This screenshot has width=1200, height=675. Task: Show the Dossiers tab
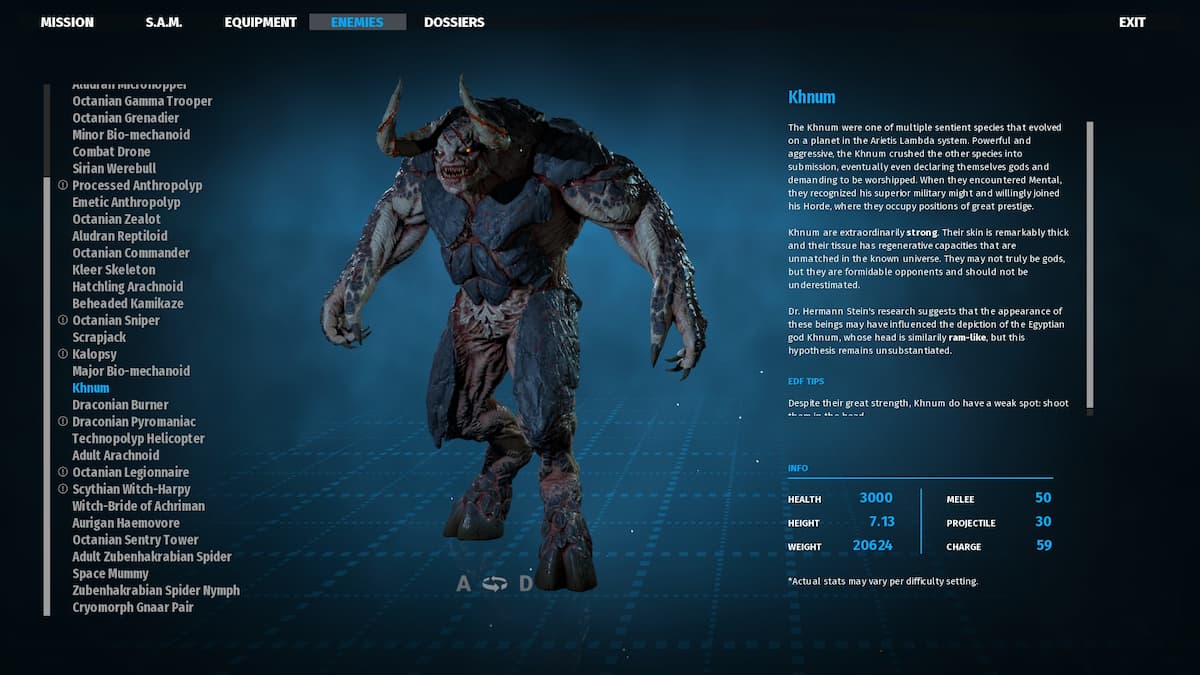(x=454, y=22)
